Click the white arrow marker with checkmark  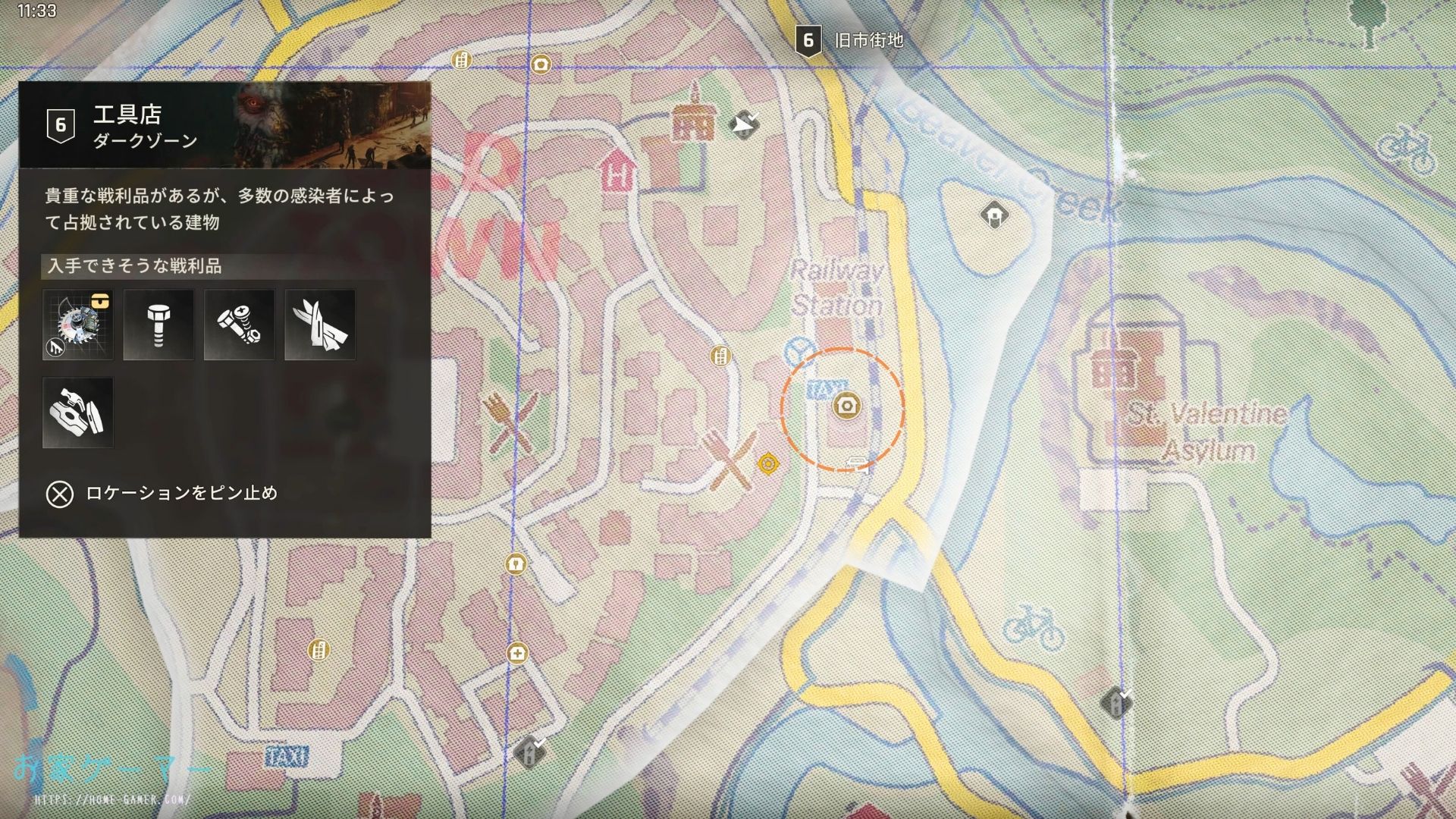click(744, 124)
